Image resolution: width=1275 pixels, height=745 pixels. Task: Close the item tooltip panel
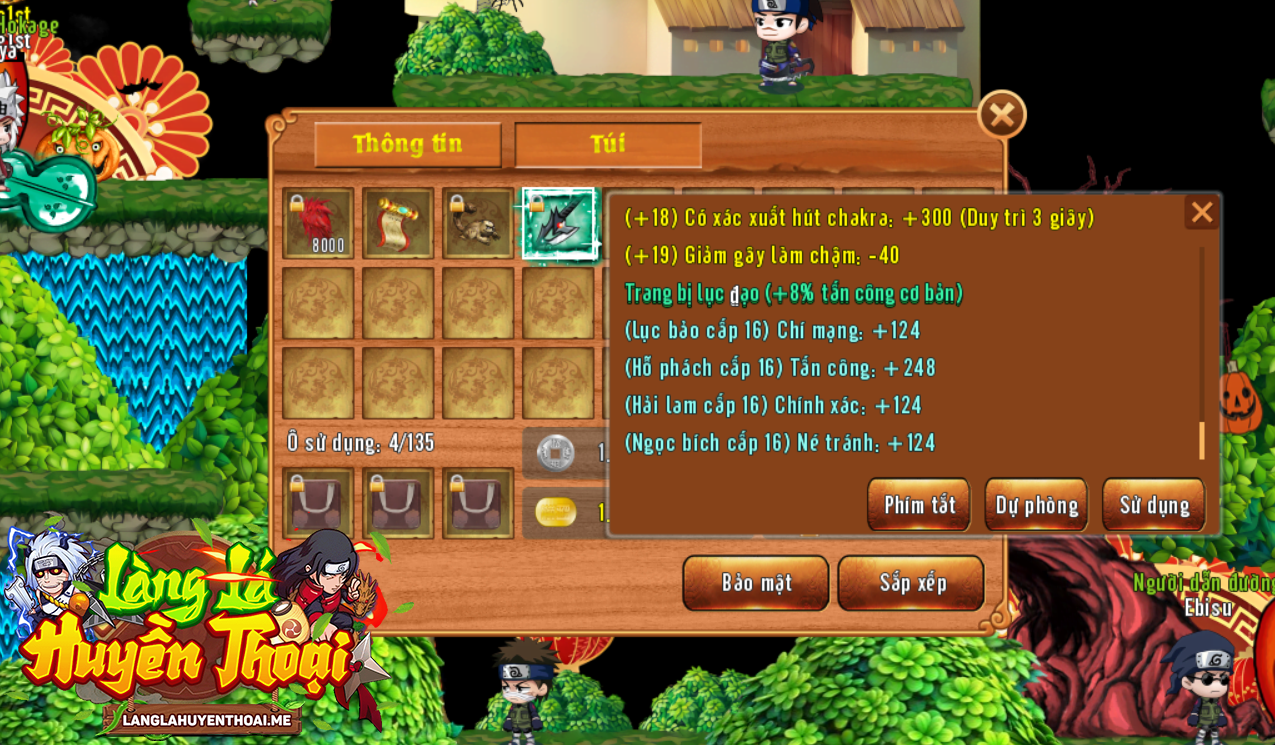coord(1201,212)
